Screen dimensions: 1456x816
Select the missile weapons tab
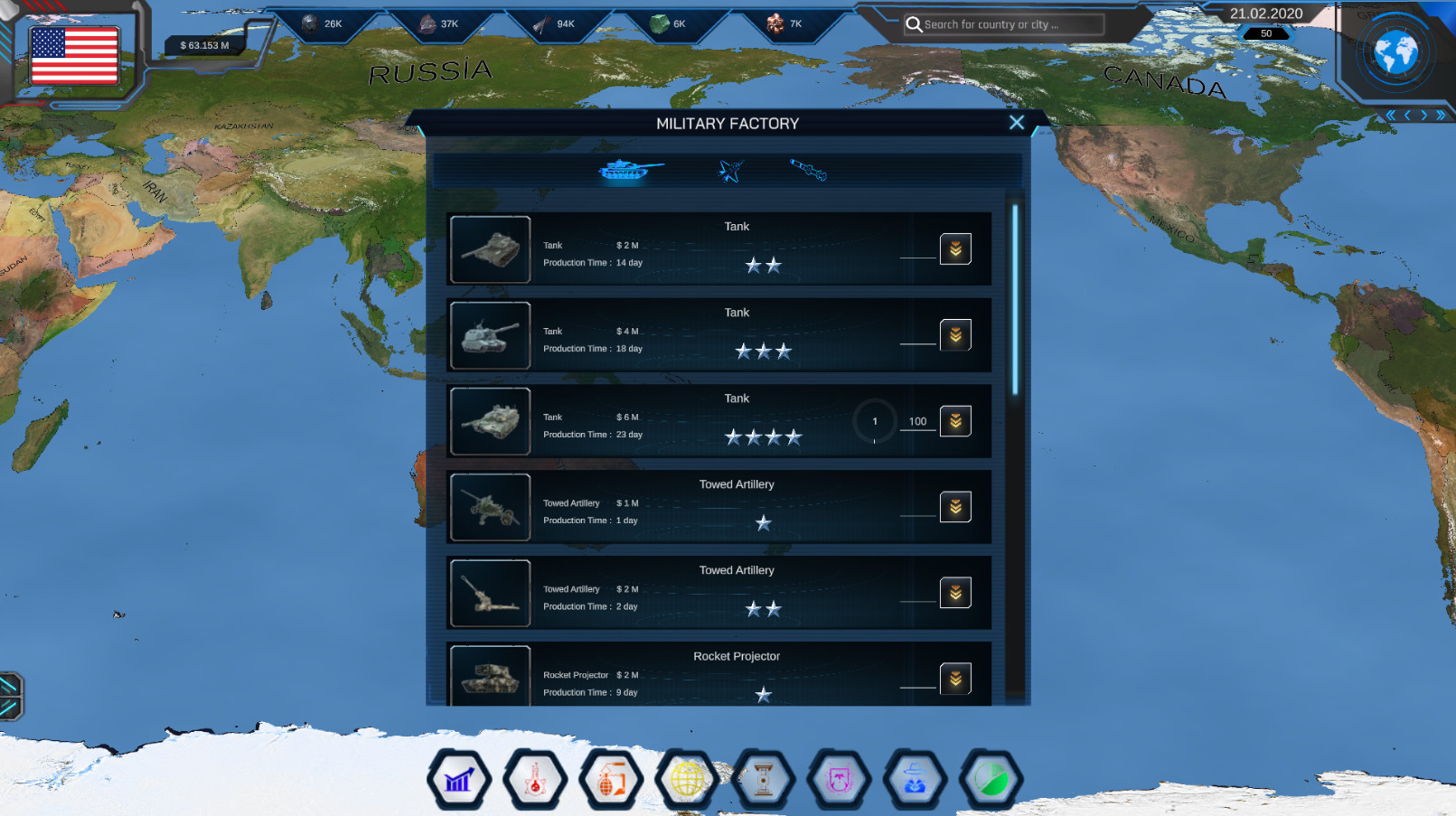(808, 169)
